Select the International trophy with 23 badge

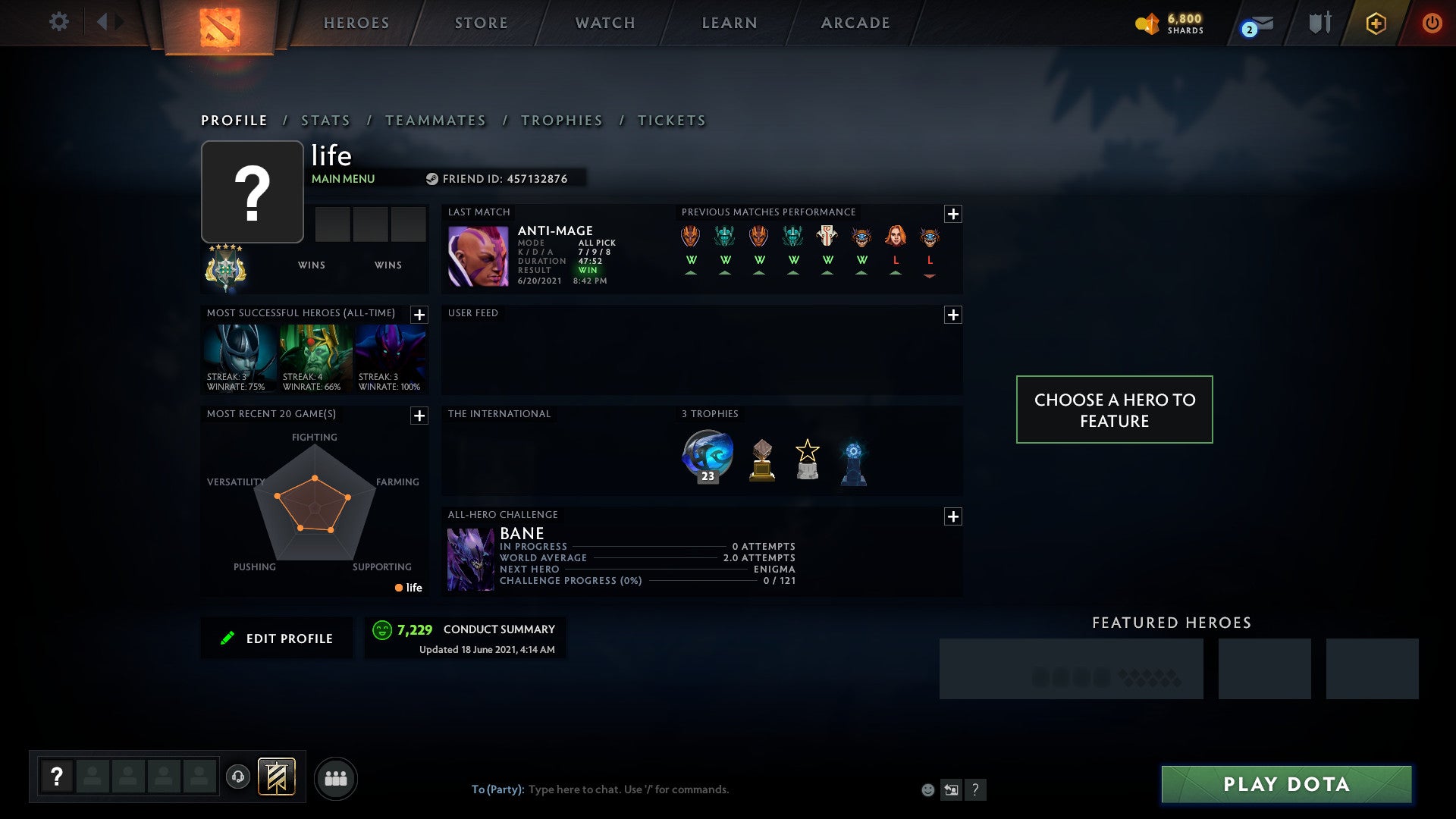[707, 454]
